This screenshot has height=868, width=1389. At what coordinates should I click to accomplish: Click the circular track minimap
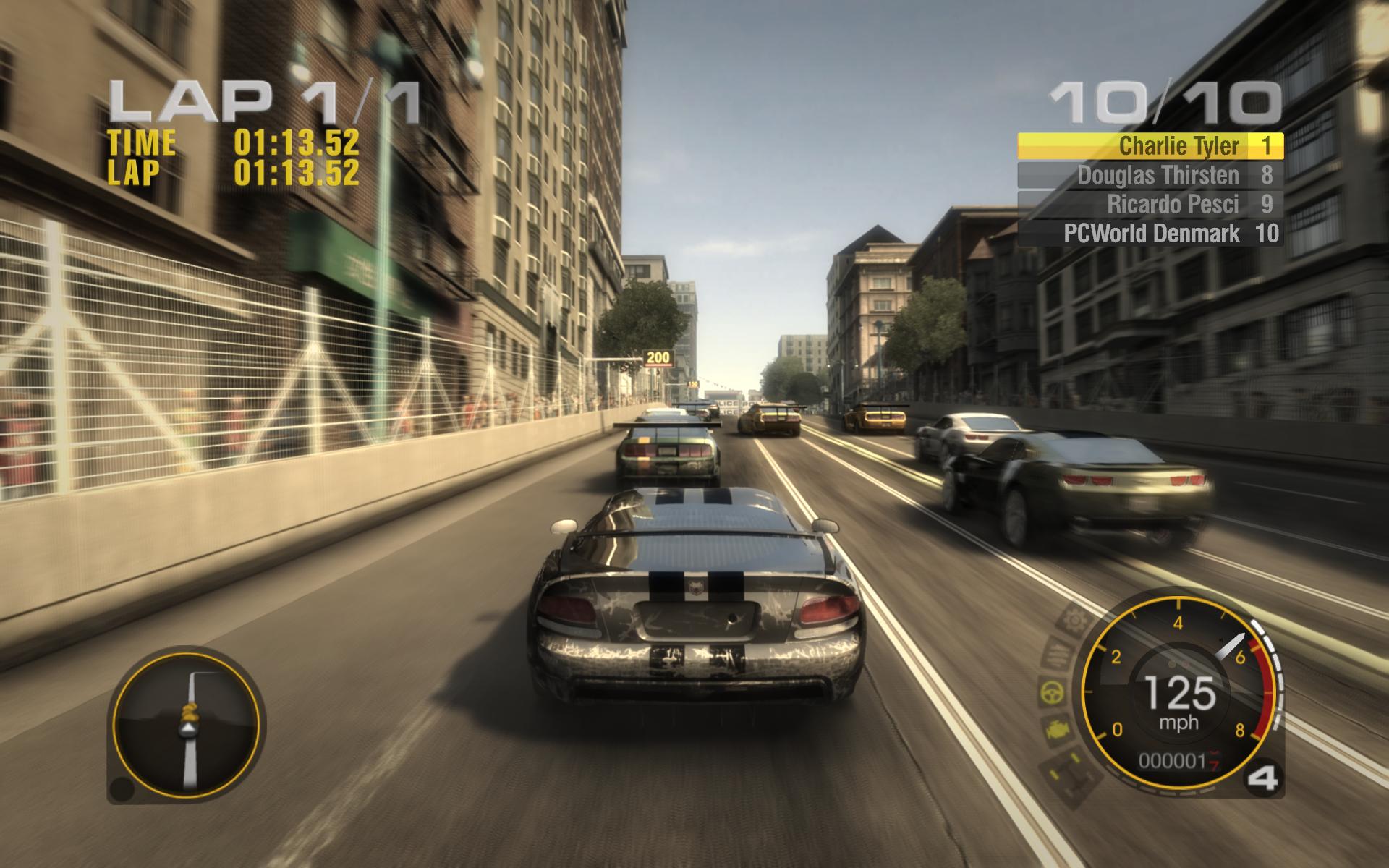coord(186,723)
